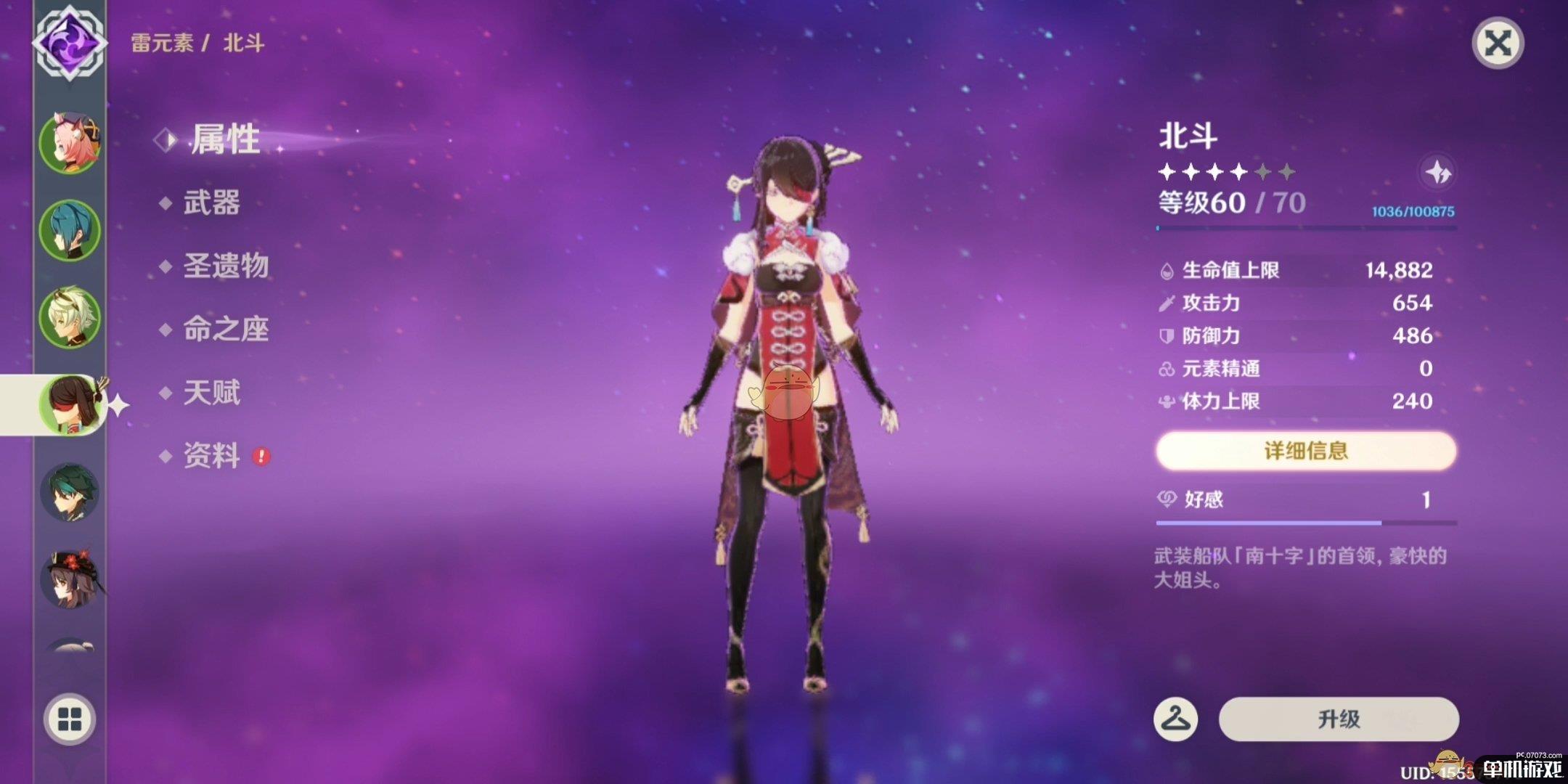Screen dimensions: 1568x784
Task: Open the outfit hanger icon
Action: click(x=1175, y=719)
